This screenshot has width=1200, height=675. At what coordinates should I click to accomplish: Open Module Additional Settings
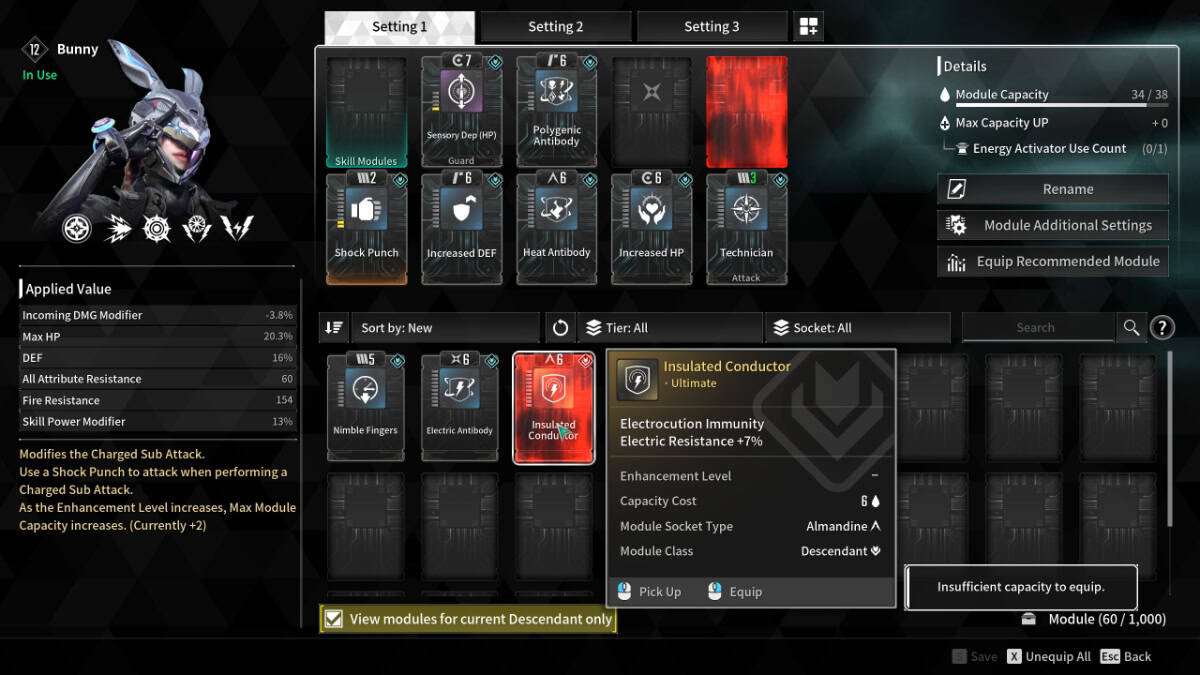click(1053, 225)
